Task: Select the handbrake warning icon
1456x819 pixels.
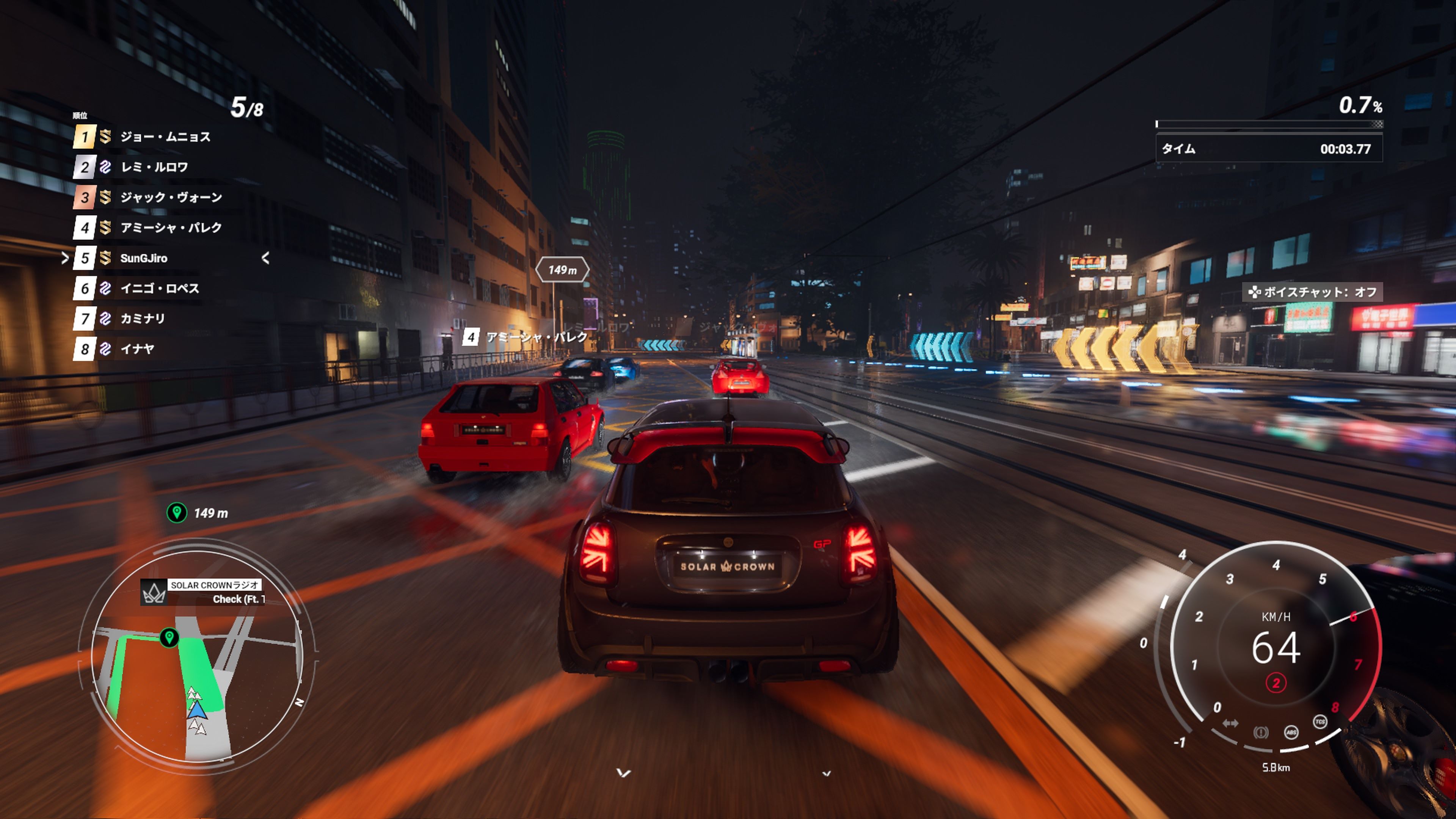Action: [x=1260, y=733]
